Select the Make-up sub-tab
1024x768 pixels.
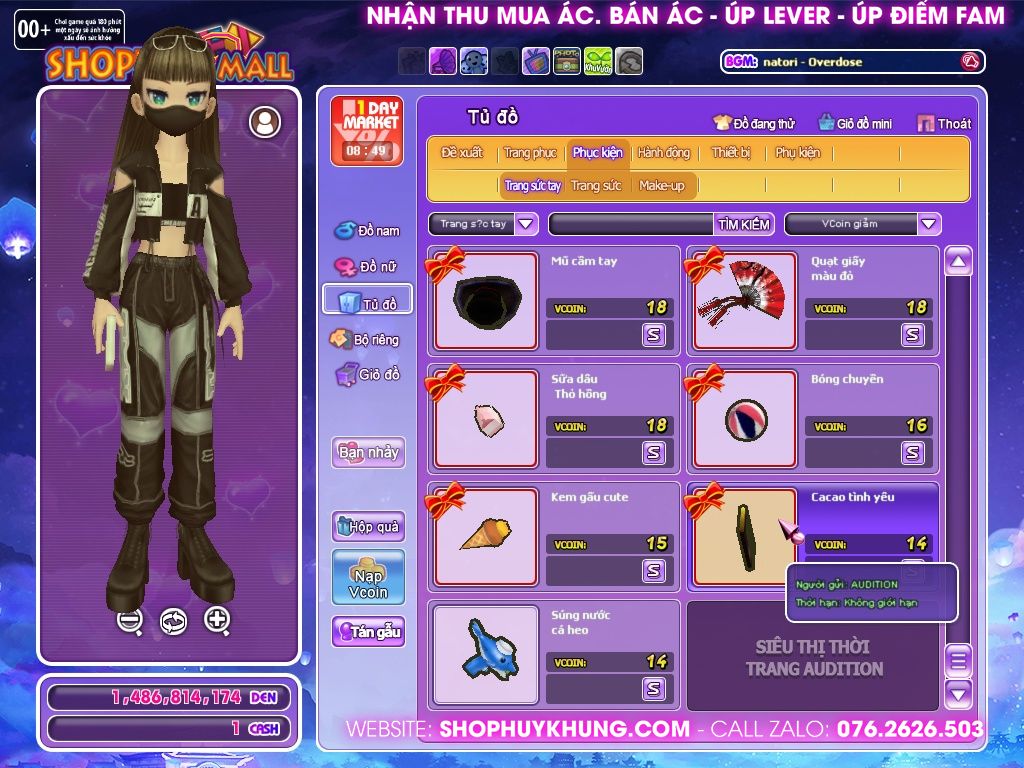pos(661,186)
